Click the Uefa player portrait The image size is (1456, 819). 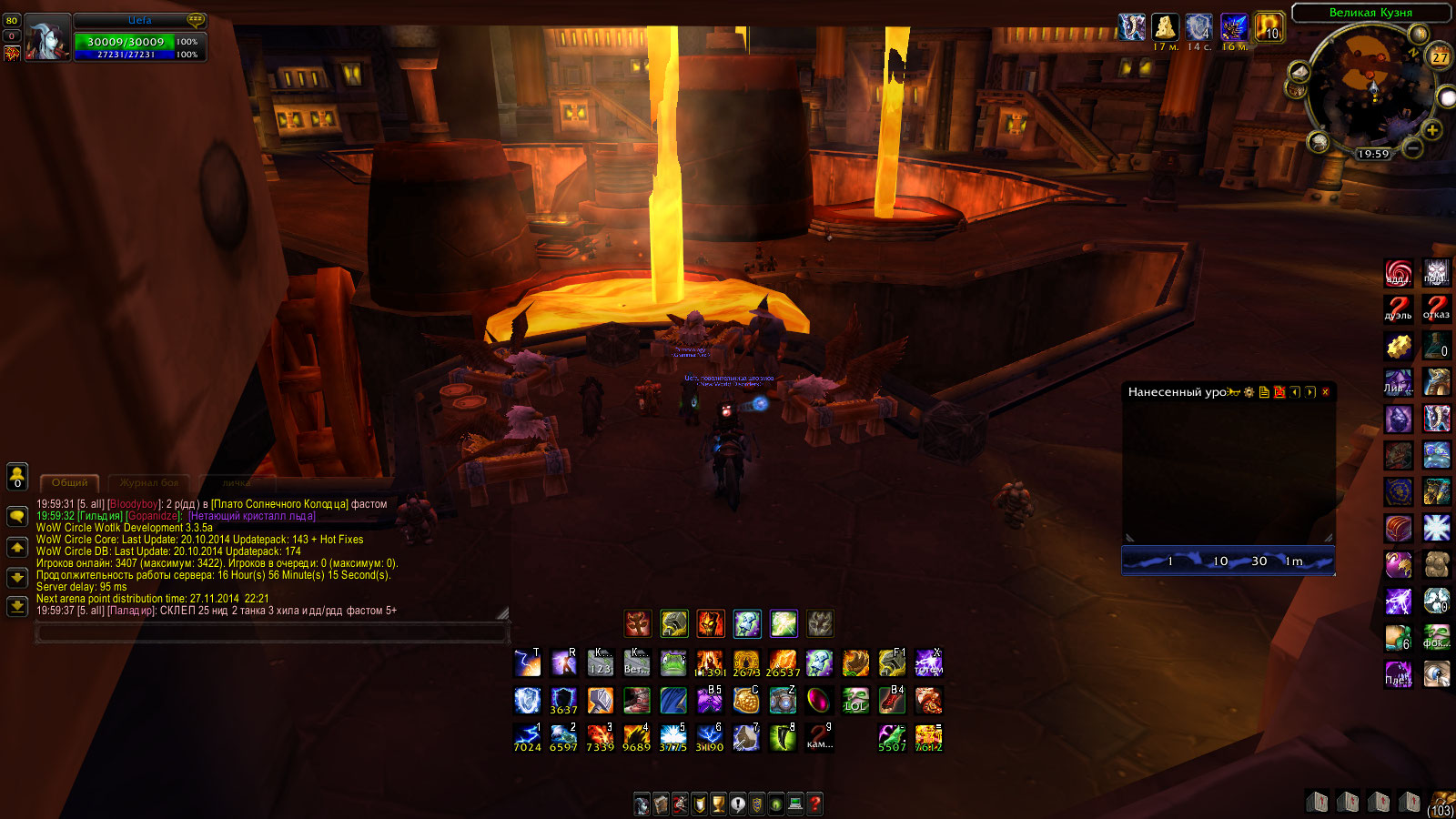[x=47, y=38]
